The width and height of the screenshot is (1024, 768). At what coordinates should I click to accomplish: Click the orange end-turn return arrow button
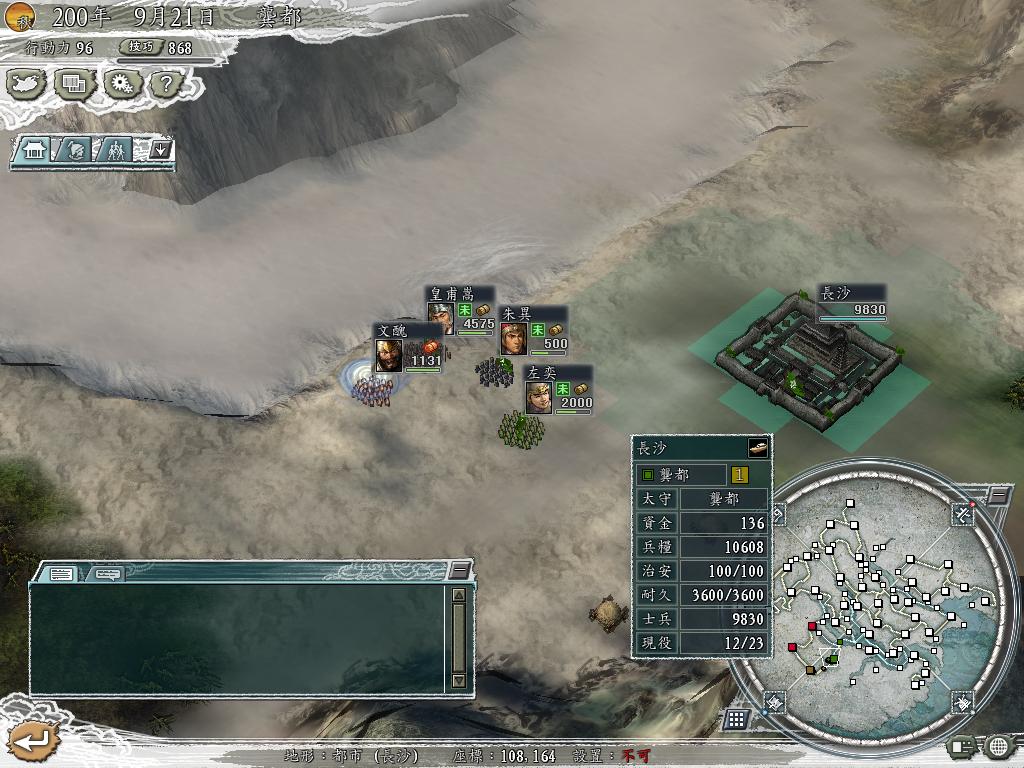point(32,741)
